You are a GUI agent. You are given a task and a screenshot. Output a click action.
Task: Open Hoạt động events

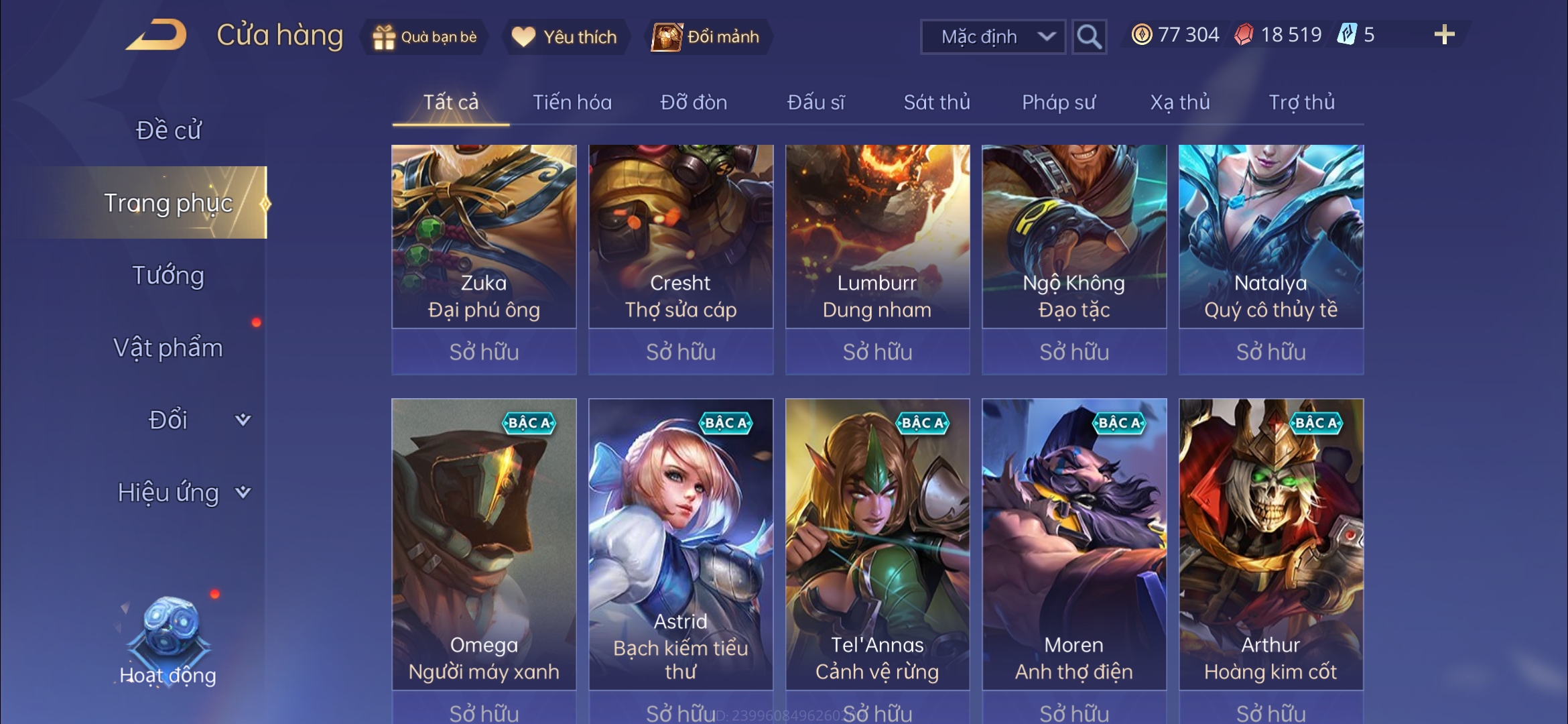point(168,644)
